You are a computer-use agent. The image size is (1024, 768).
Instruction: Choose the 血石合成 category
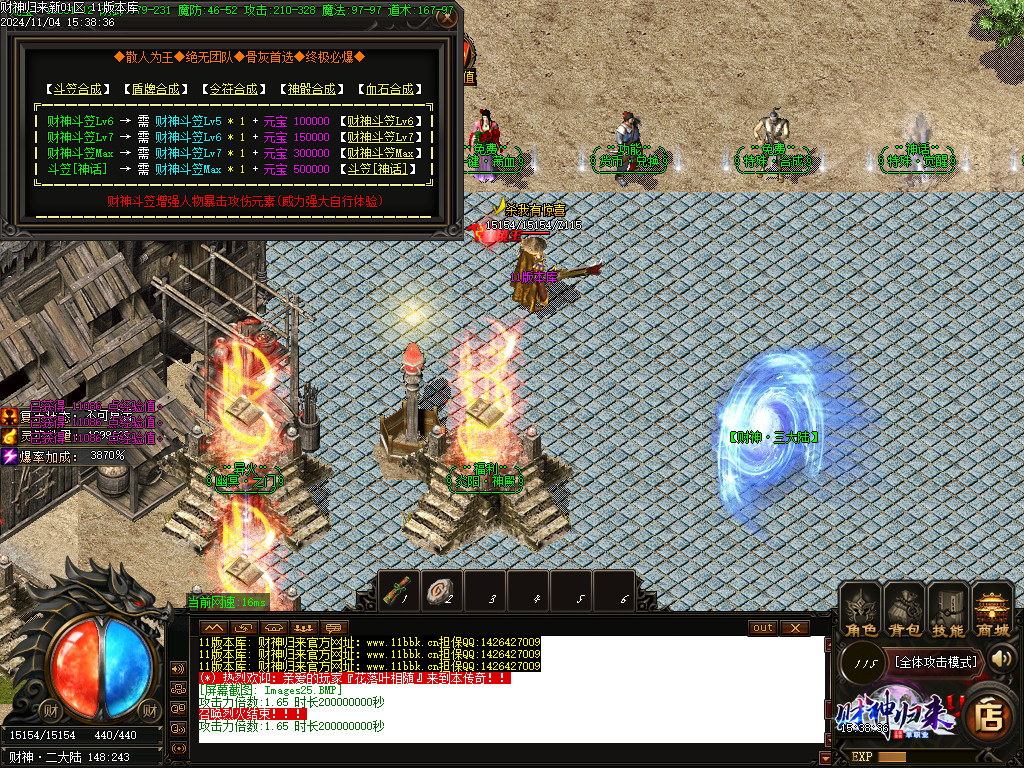(387, 89)
